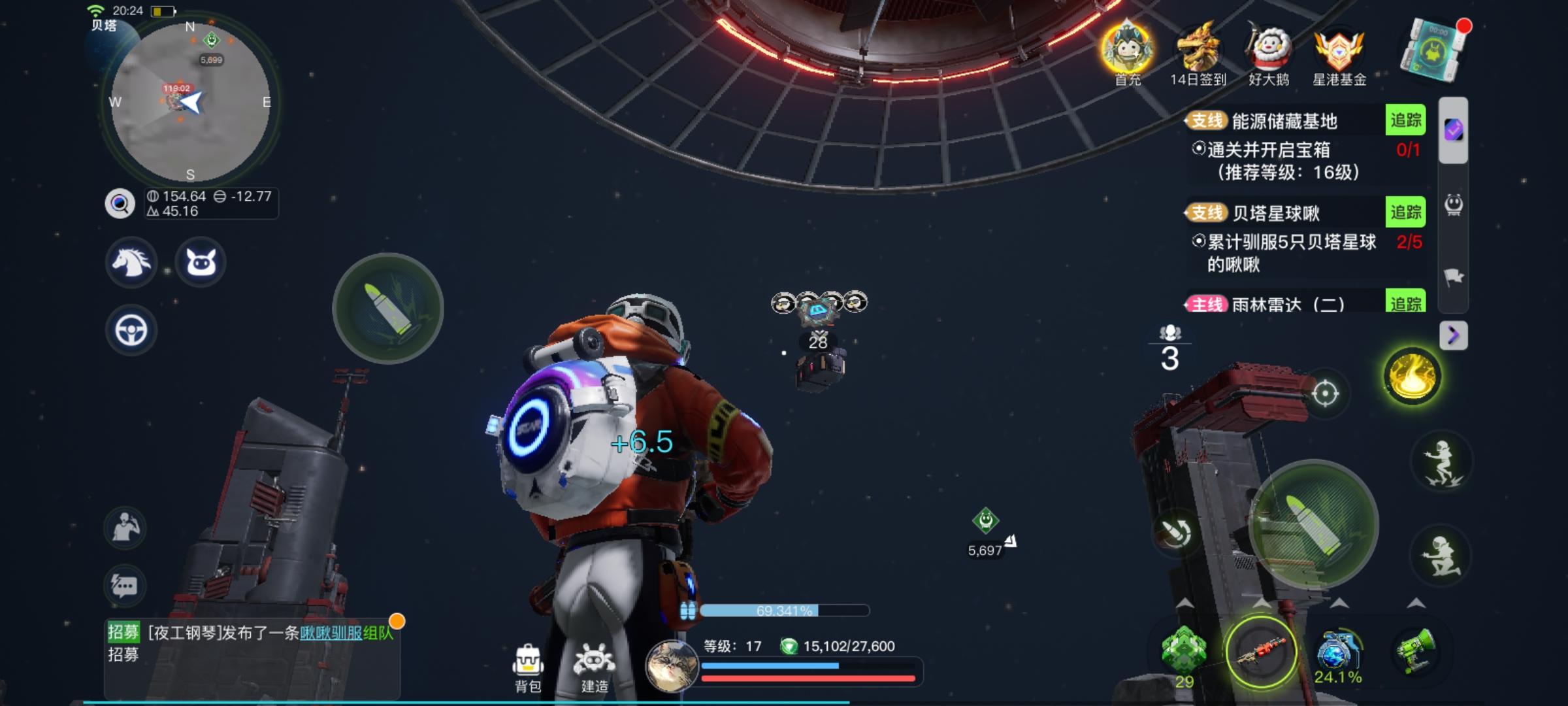Open the 星港基金 fund

[x=1339, y=54]
